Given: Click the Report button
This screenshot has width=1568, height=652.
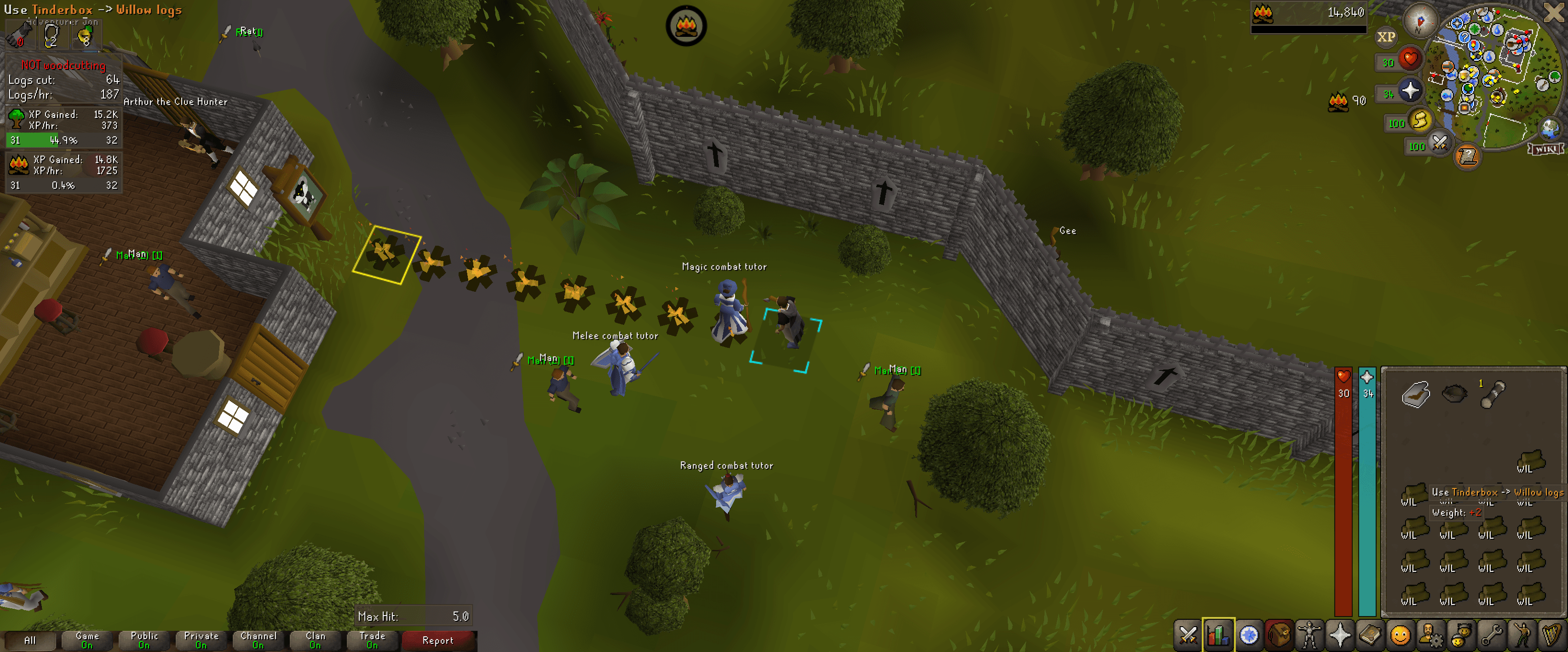Looking at the screenshot, I should 438,640.
